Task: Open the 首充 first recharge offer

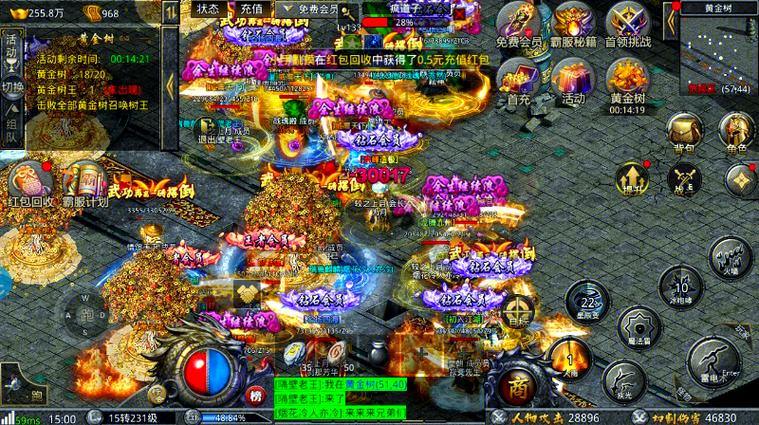Action: (x=518, y=78)
